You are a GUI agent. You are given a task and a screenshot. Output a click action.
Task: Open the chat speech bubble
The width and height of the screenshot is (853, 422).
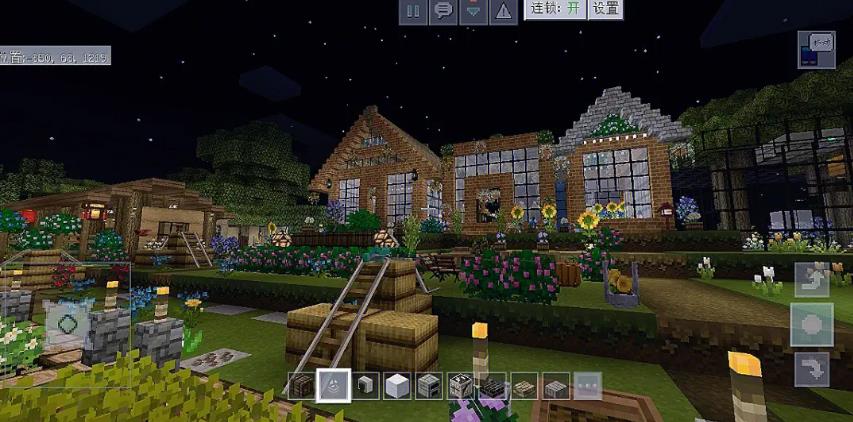click(442, 11)
